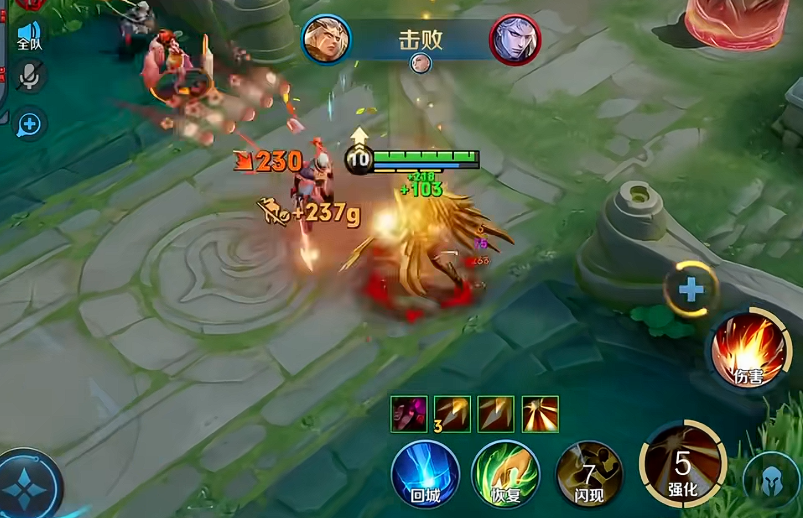Use the 恢复 heal skill

[x=506, y=473]
